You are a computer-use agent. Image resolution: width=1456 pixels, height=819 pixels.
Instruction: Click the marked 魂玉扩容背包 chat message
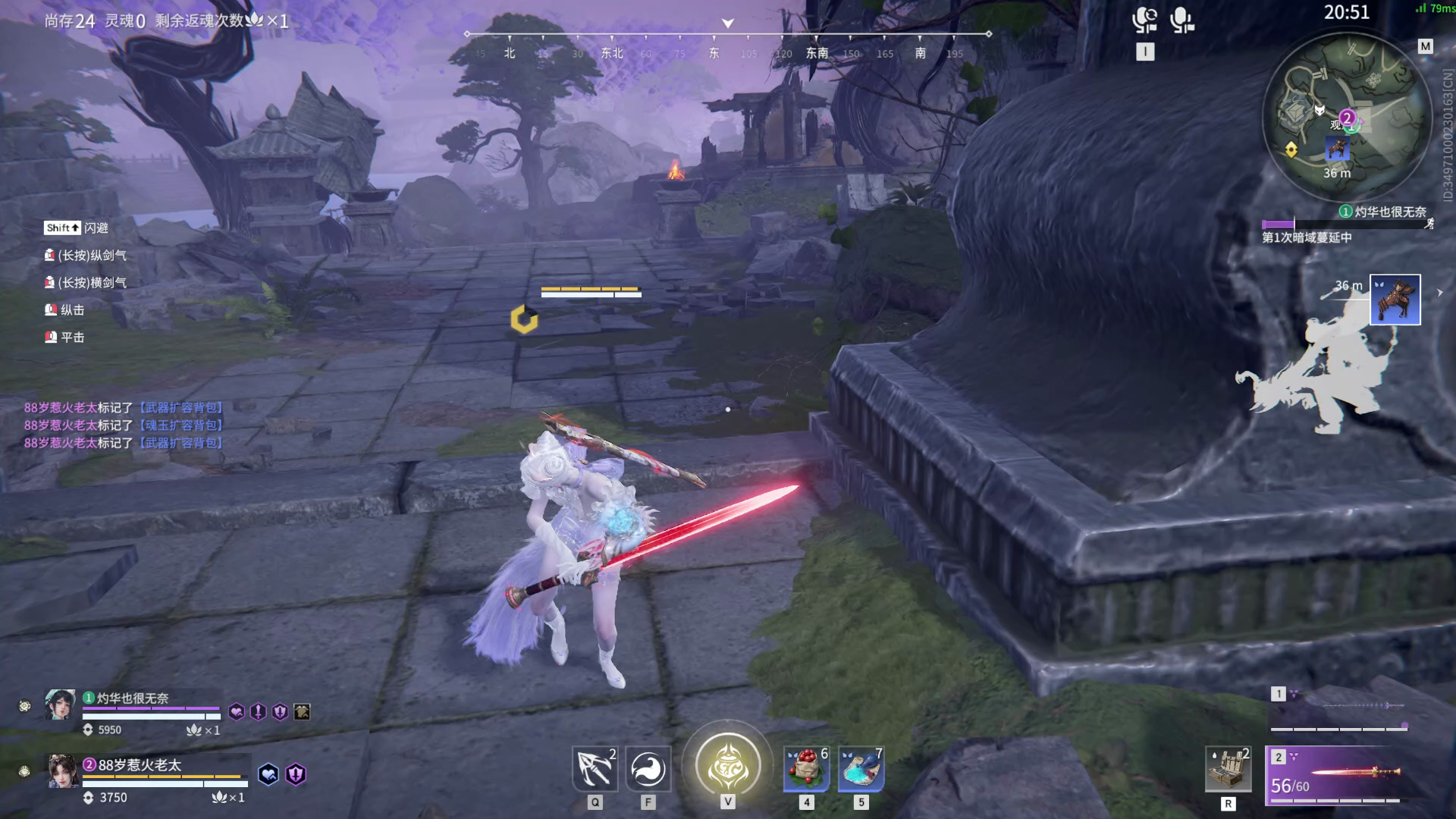(x=124, y=425)
